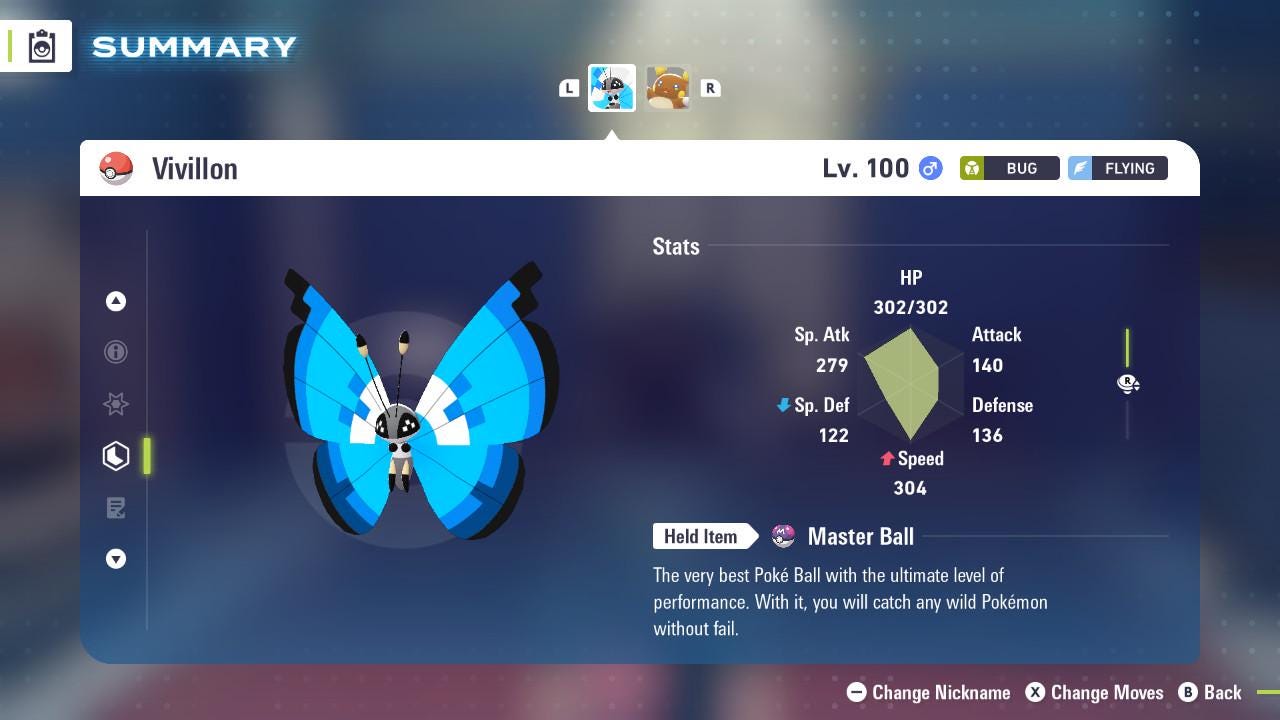This screenshot has width=1280, height=720.
Task: Select the male gender symbol next to Lv. 100
Action: point(928,168)
